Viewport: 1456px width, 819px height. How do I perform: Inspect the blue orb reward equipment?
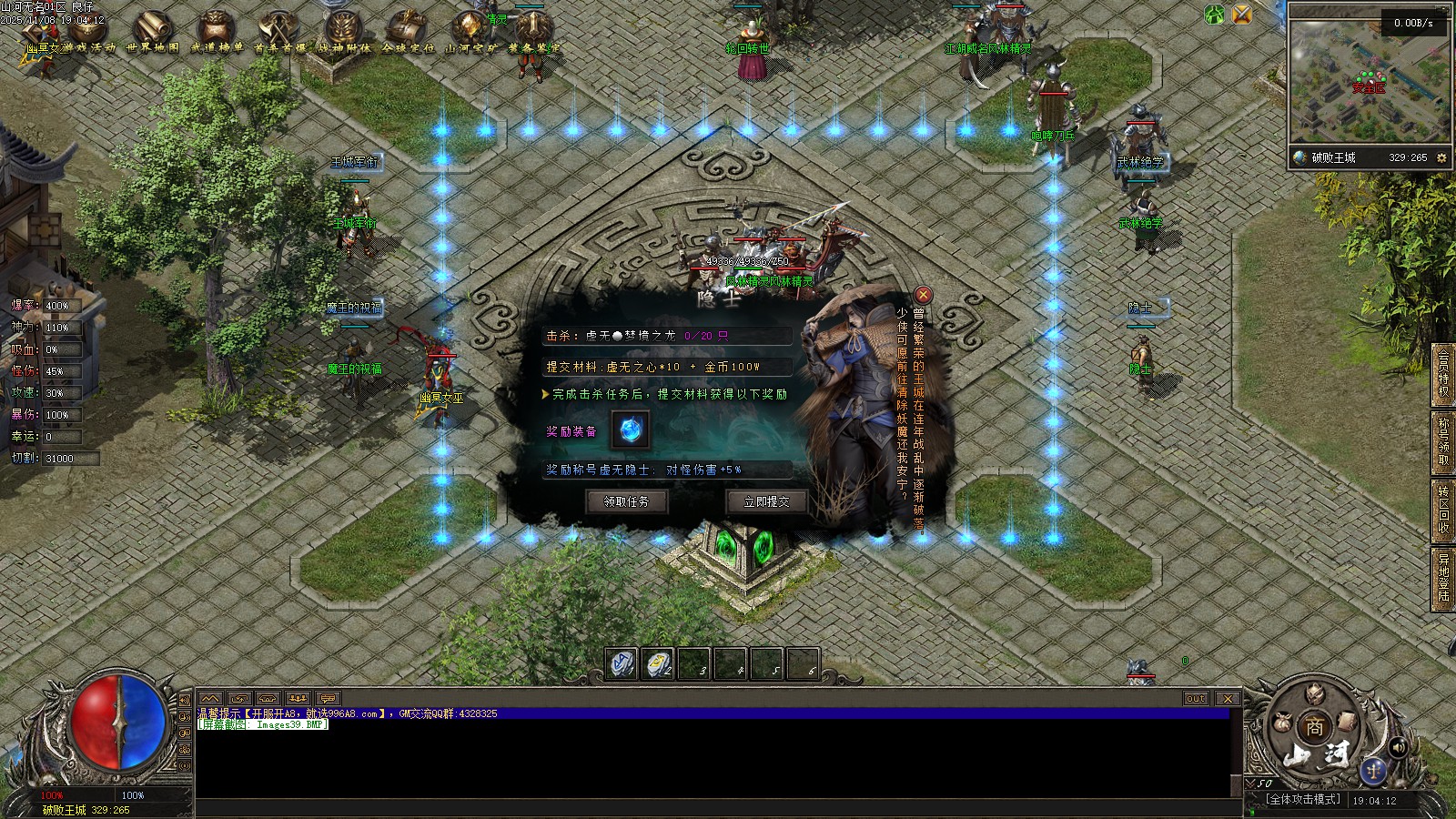(630, 430)
